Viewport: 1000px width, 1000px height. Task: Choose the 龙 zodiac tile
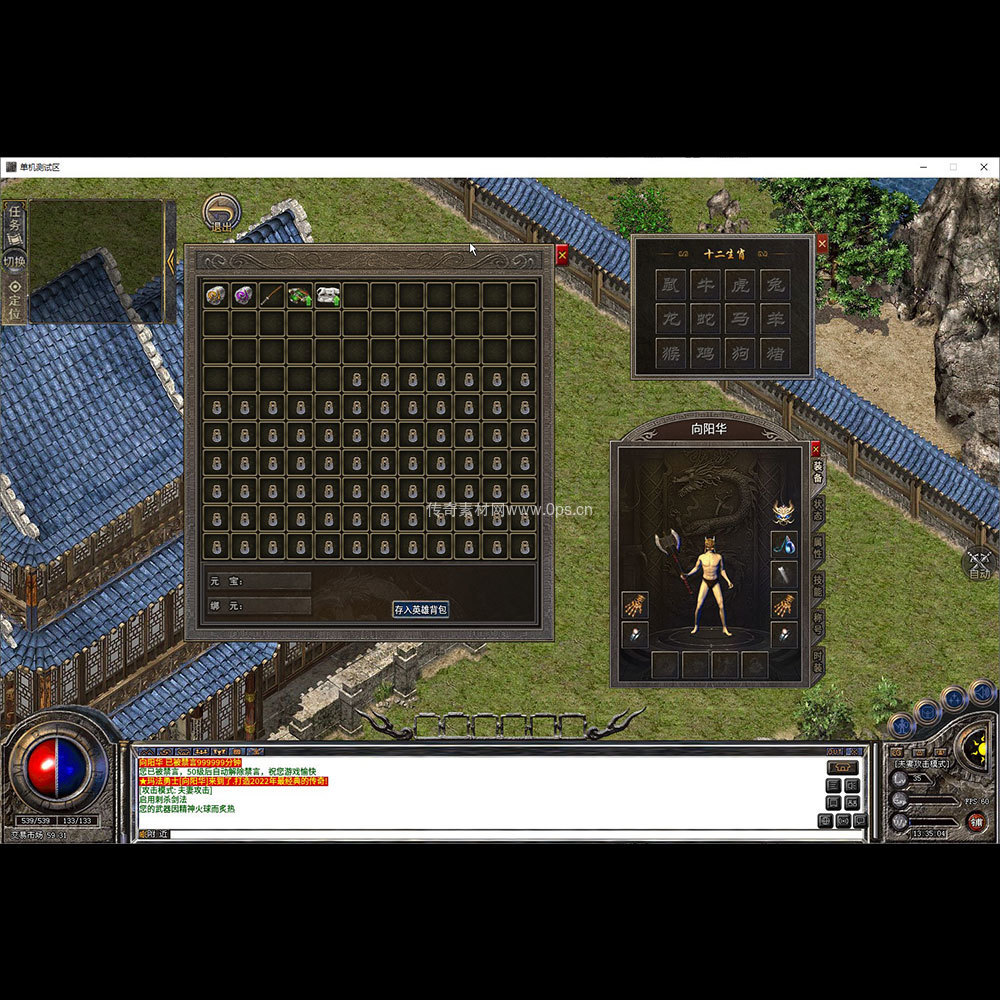[x=671, y=320]
